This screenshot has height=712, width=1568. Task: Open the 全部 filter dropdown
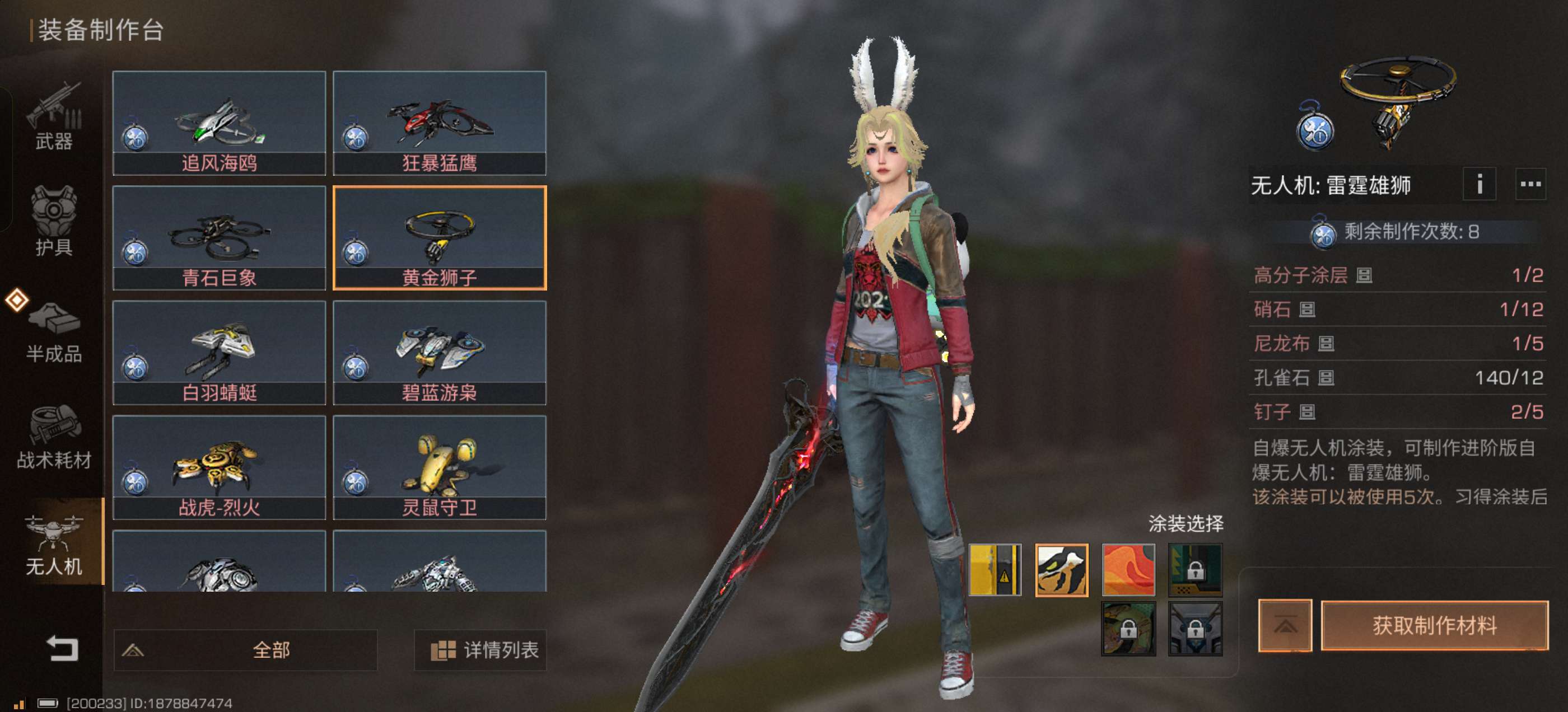click(245, 650)
